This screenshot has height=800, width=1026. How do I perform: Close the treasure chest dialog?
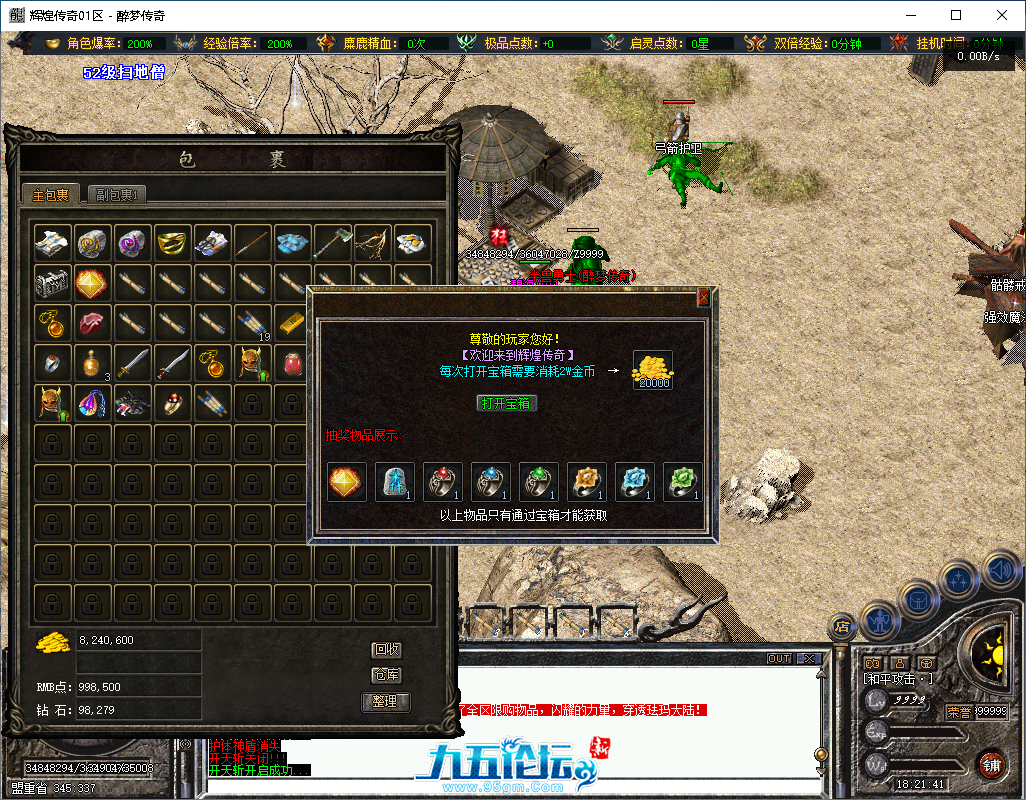pyautogui.click(x=703, y=297)
